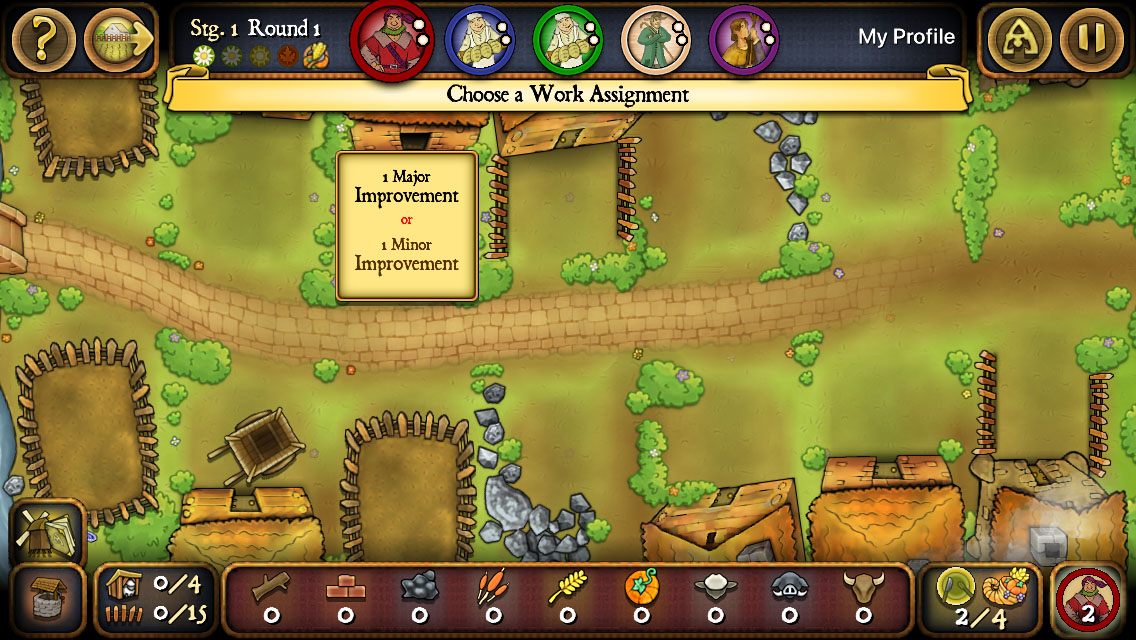Select the red player portrait
The width and height of the screenshot is (1136, 640).
390,40
